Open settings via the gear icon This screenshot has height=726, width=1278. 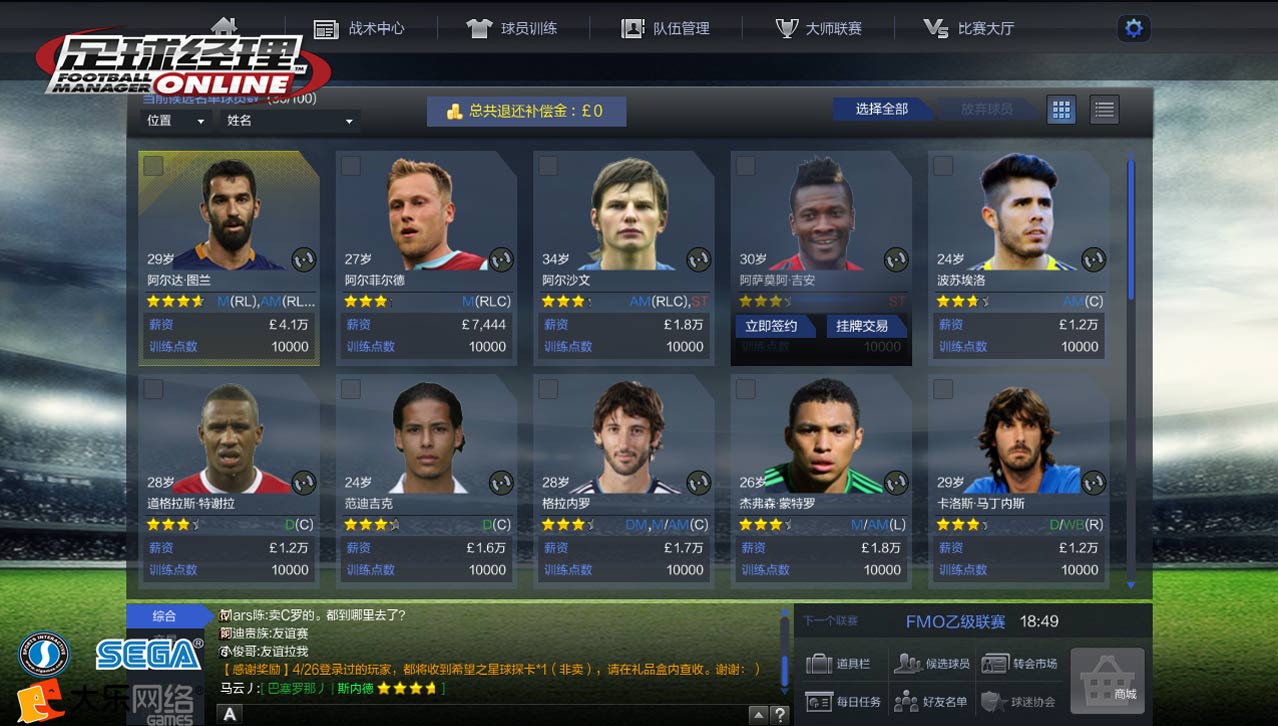tap(1133, 28)
